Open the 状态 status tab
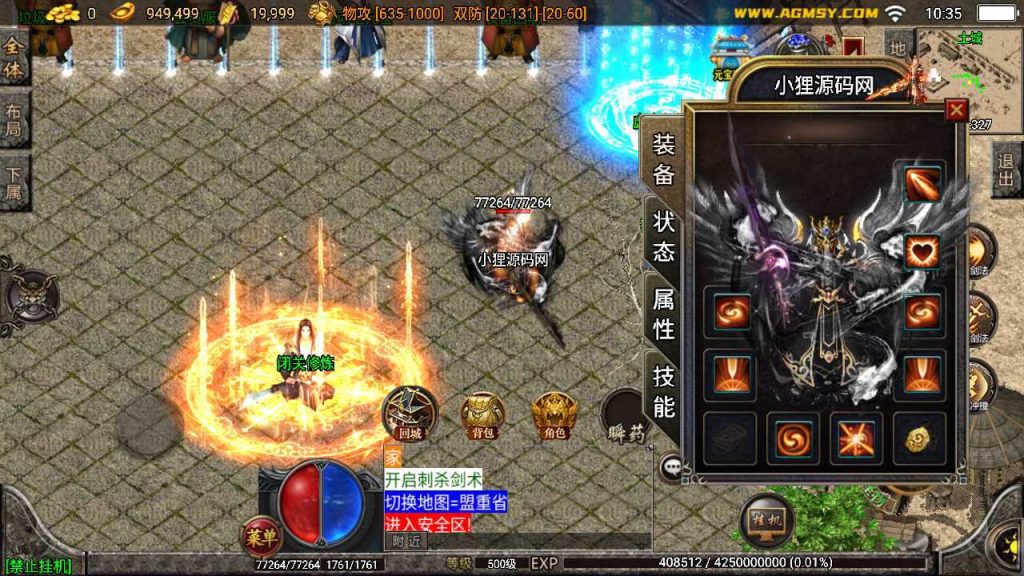The image size is (1024, 576). coord(664,235)
